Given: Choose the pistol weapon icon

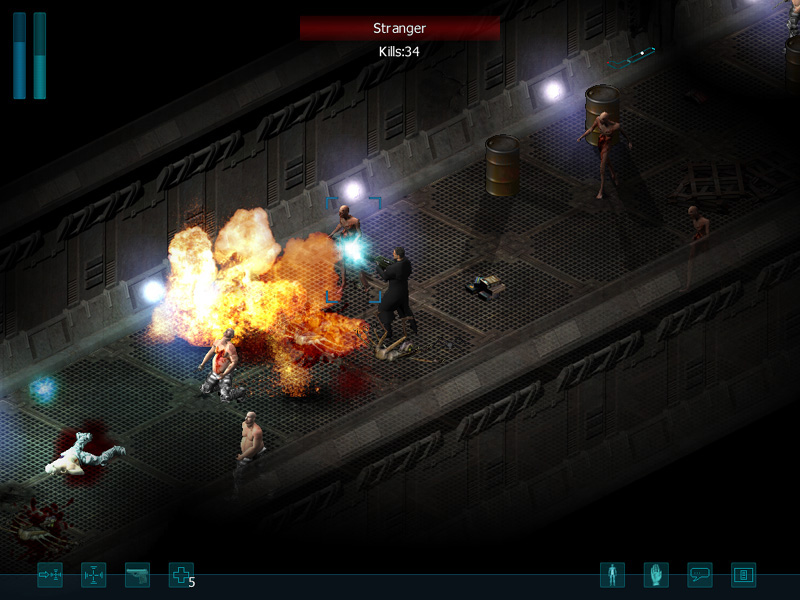Looking at the screenshot, I should click(x=137, y=575).
